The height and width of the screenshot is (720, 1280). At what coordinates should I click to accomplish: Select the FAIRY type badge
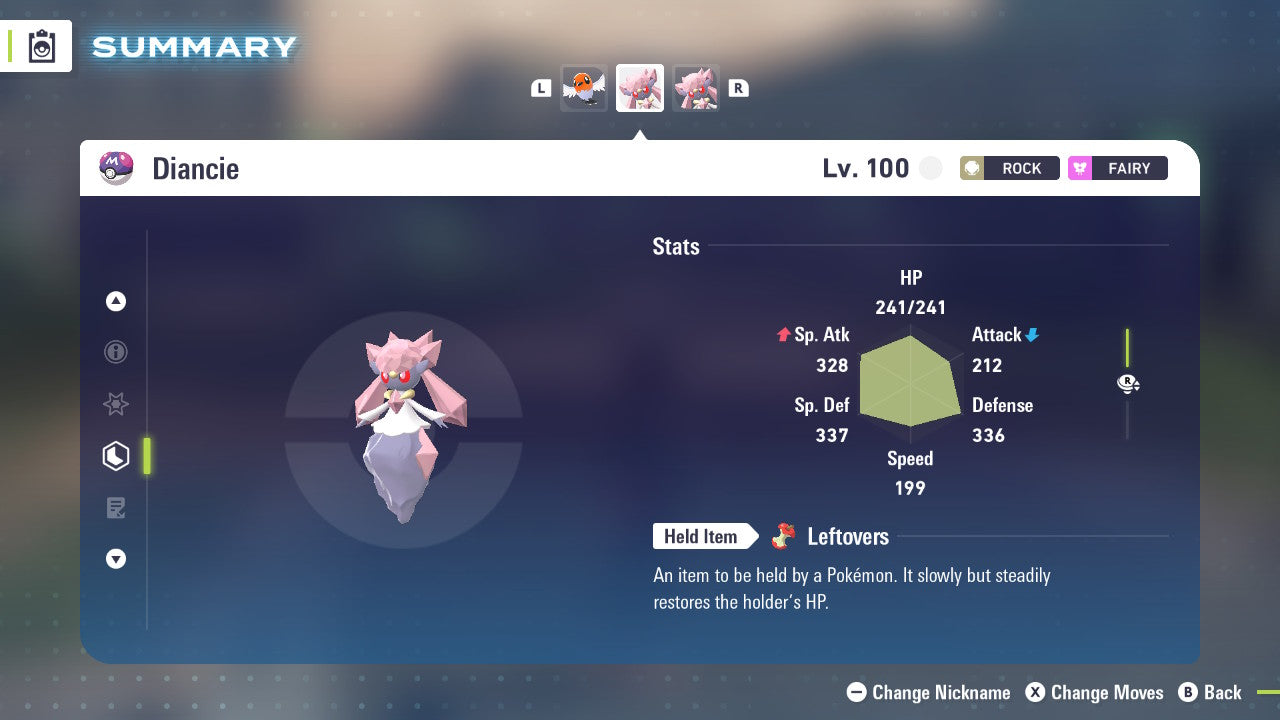pyautogui.click(x=1117, y=168)
